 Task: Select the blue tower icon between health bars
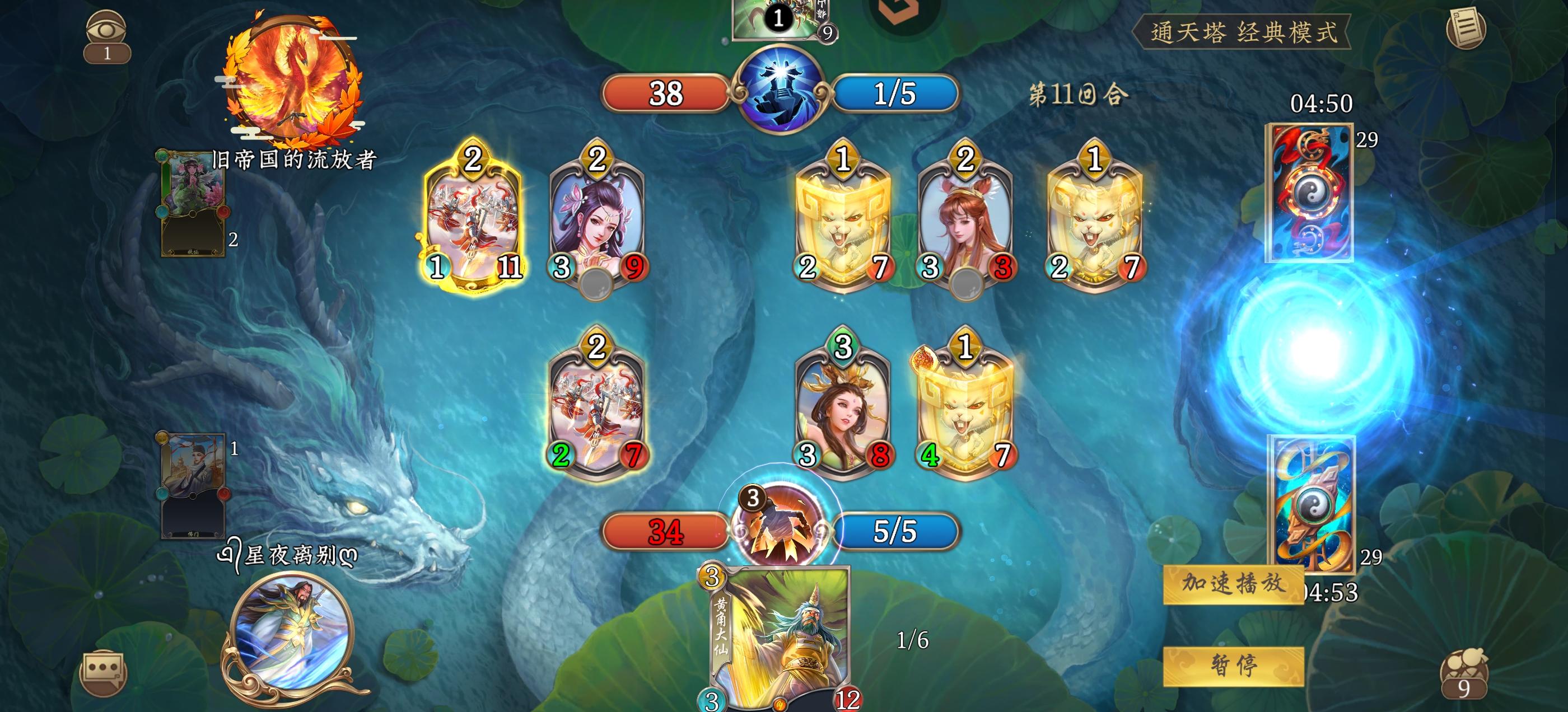782,90
